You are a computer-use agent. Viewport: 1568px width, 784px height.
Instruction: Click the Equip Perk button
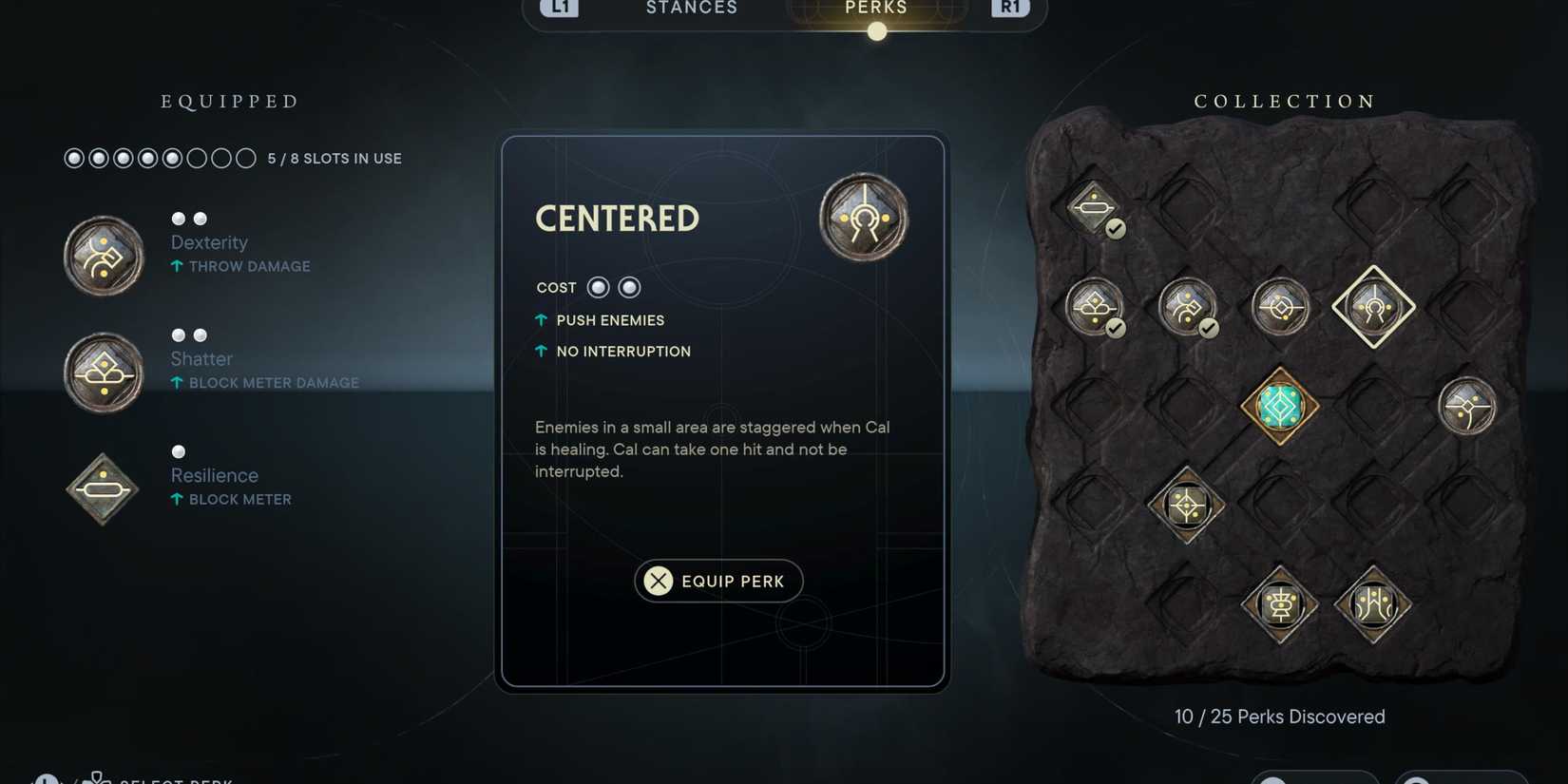pos(718,581)
